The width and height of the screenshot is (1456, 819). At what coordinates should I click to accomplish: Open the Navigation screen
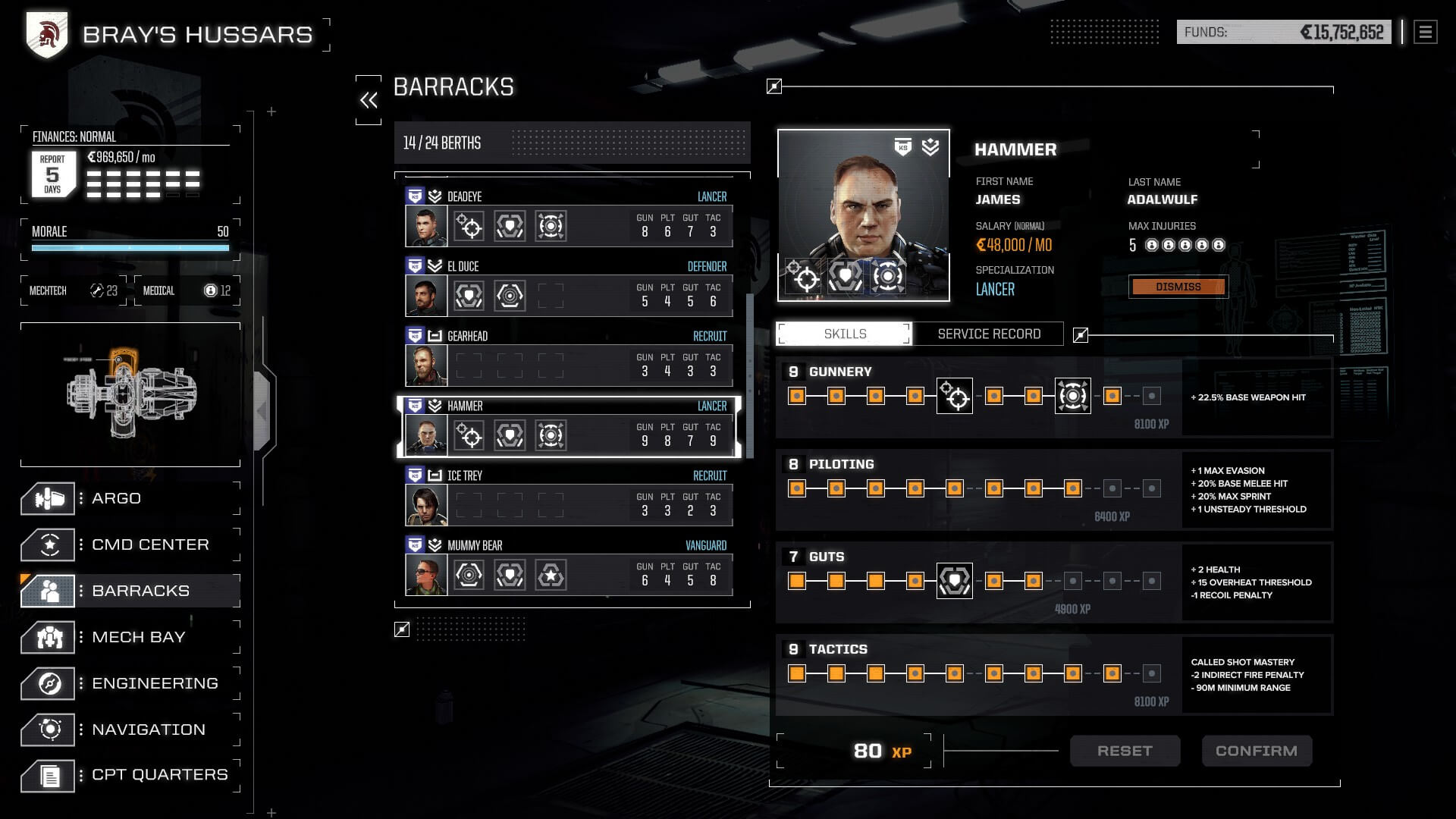point(148,730)
